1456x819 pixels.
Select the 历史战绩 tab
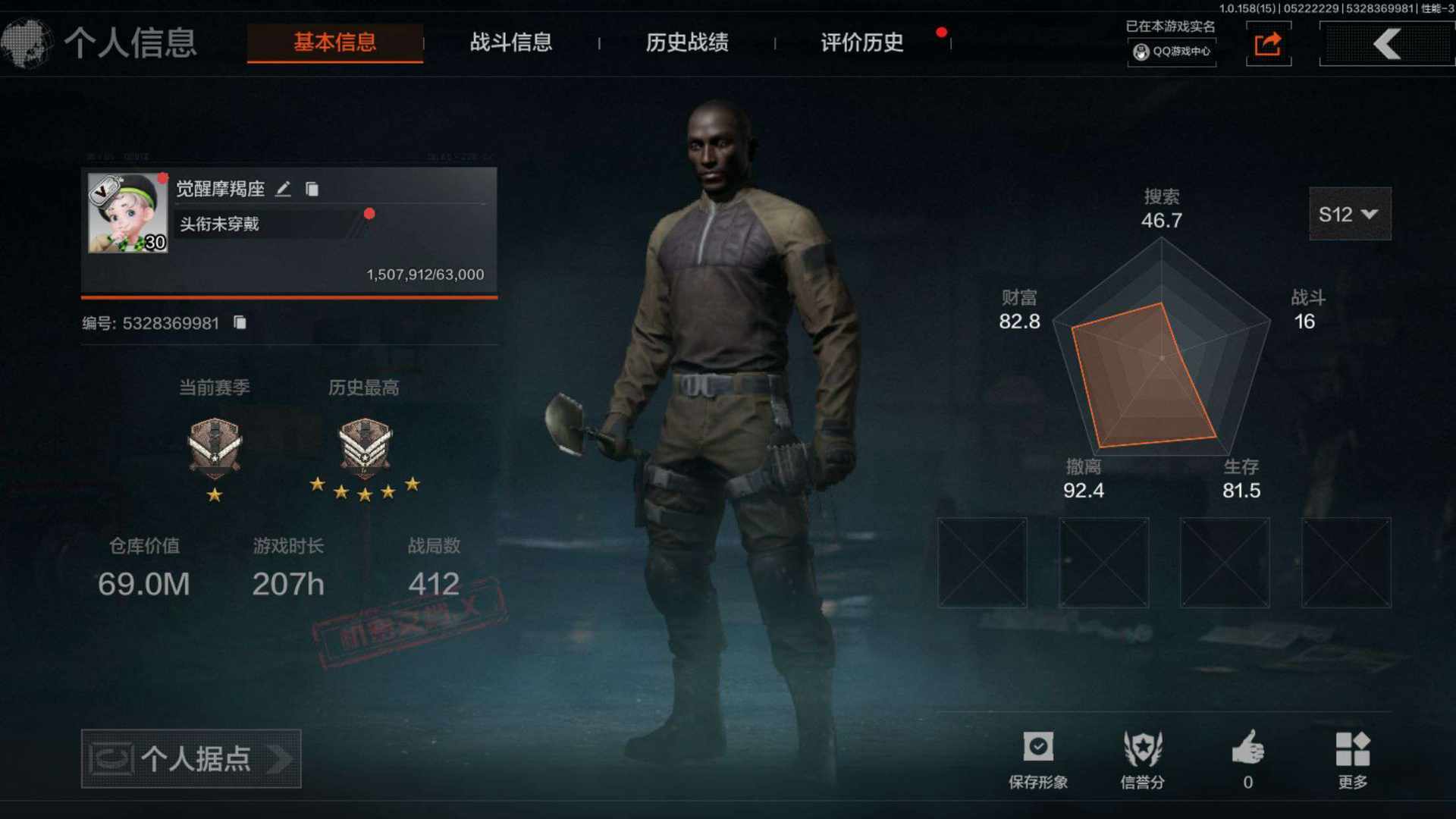pyautogui.click(x=686, y=42)
